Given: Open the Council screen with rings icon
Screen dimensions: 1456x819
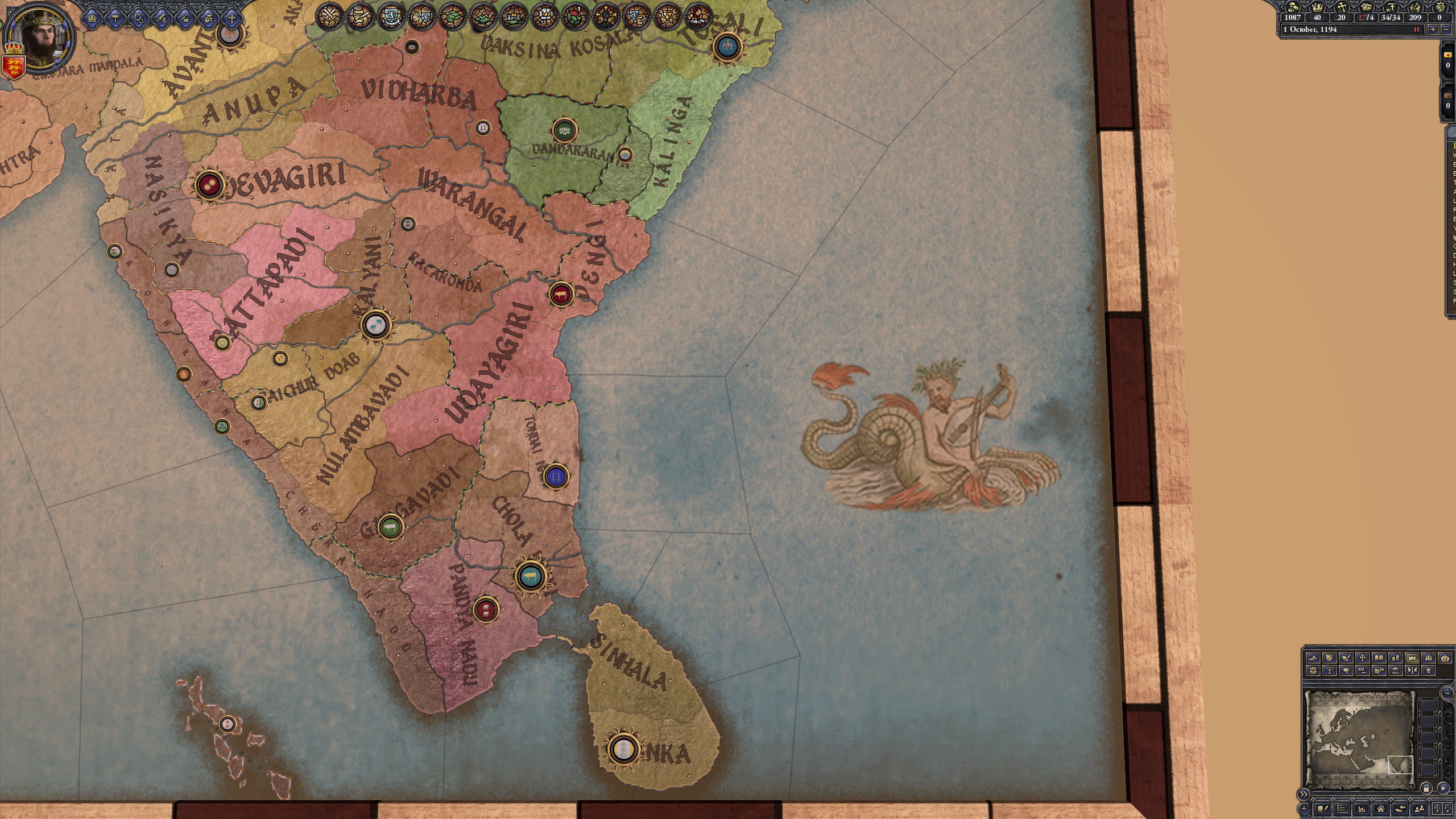Looking at the screenshot, I should (x=139, y=19).
